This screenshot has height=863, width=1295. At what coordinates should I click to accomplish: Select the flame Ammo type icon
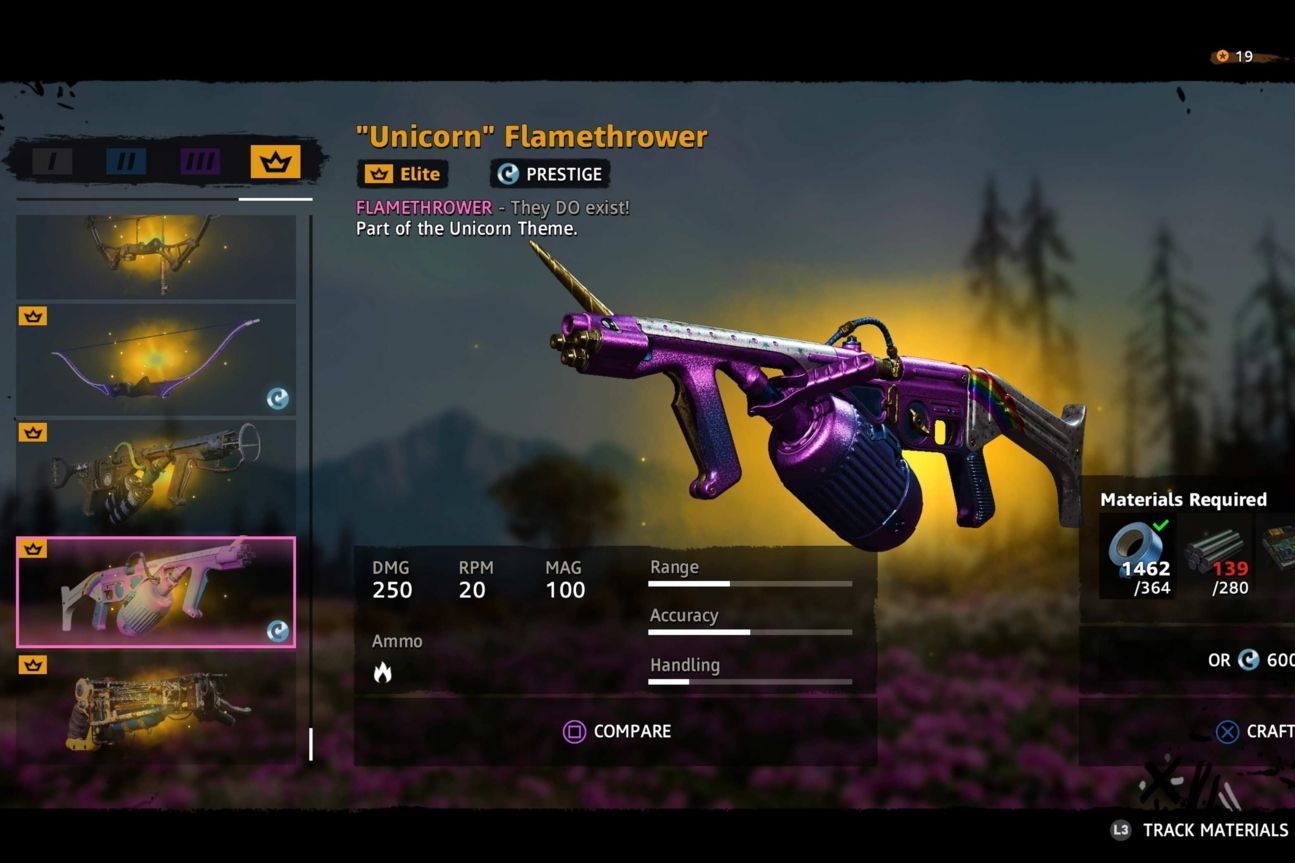click(383, 671)
